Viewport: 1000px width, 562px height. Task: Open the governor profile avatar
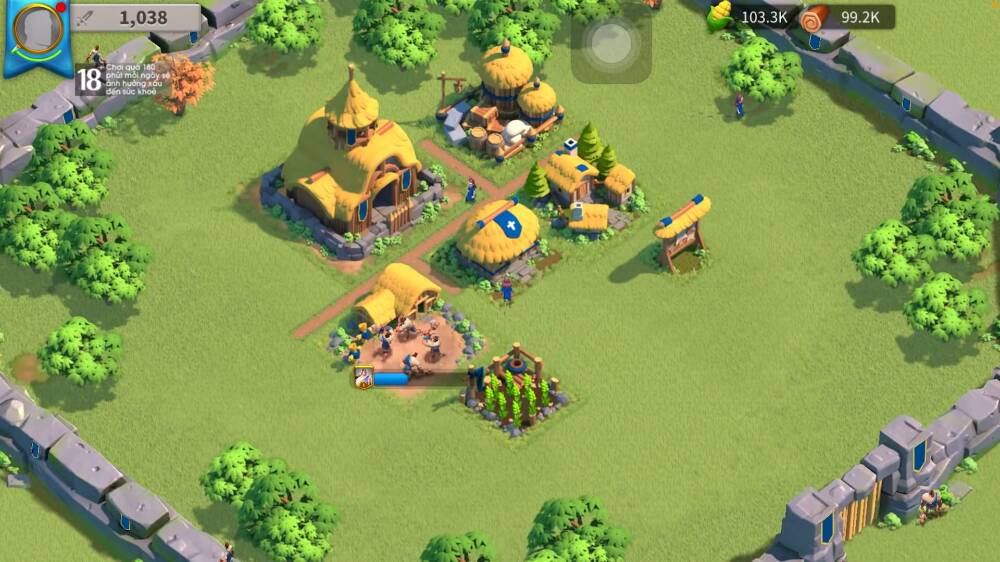[x=40, y=29]
